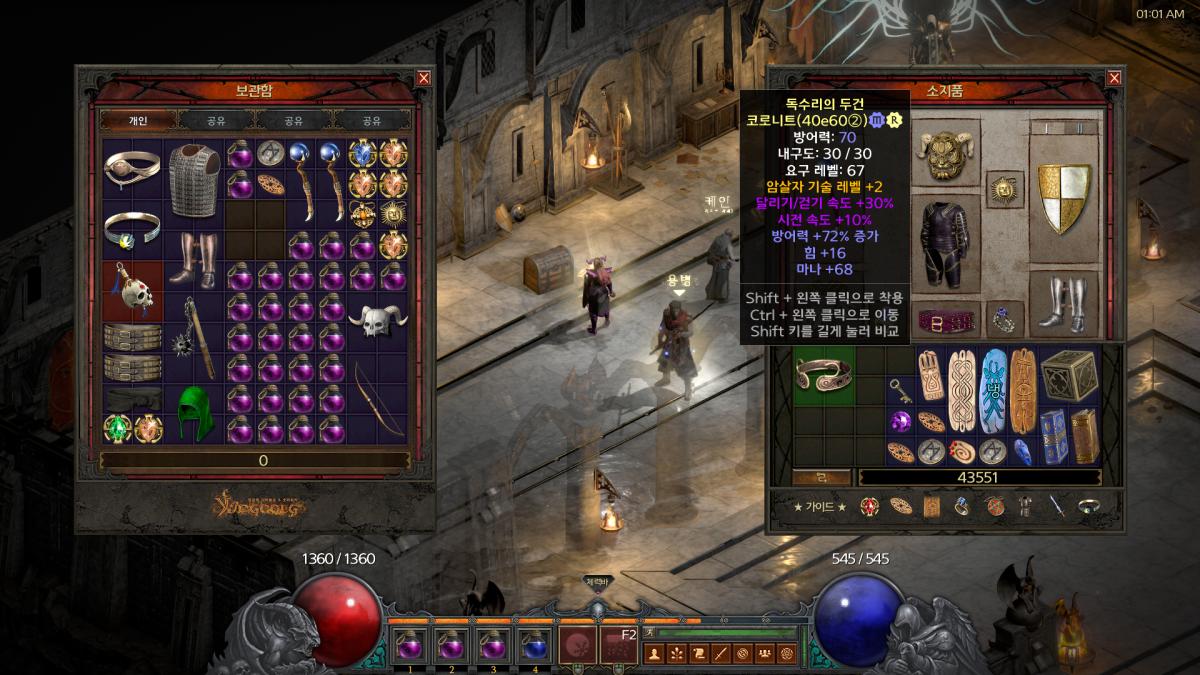Close the inventory panel
The image size is (1200, 675).
[x=1115, y=78]
